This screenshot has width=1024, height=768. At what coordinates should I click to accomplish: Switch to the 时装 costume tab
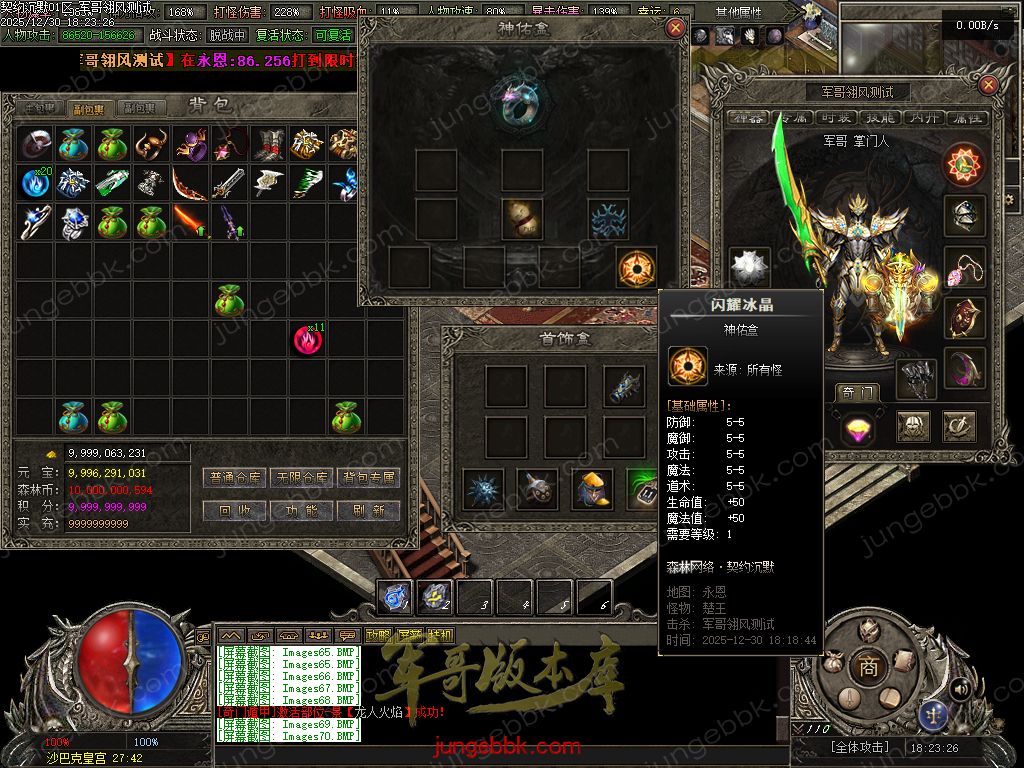(x=837, y=118)
